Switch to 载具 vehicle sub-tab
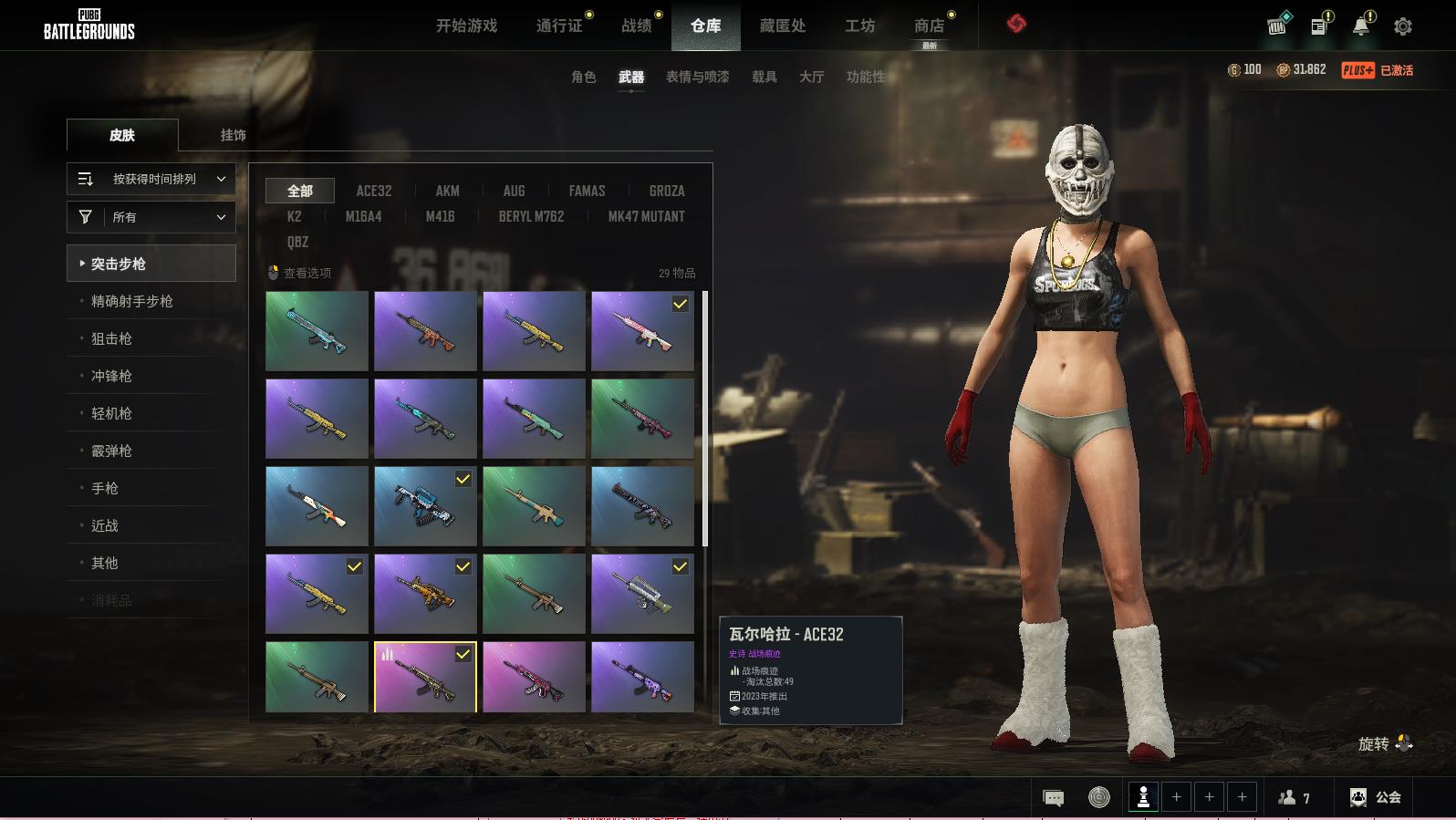Screen dimensions: 1456x820 click(764, 77)
